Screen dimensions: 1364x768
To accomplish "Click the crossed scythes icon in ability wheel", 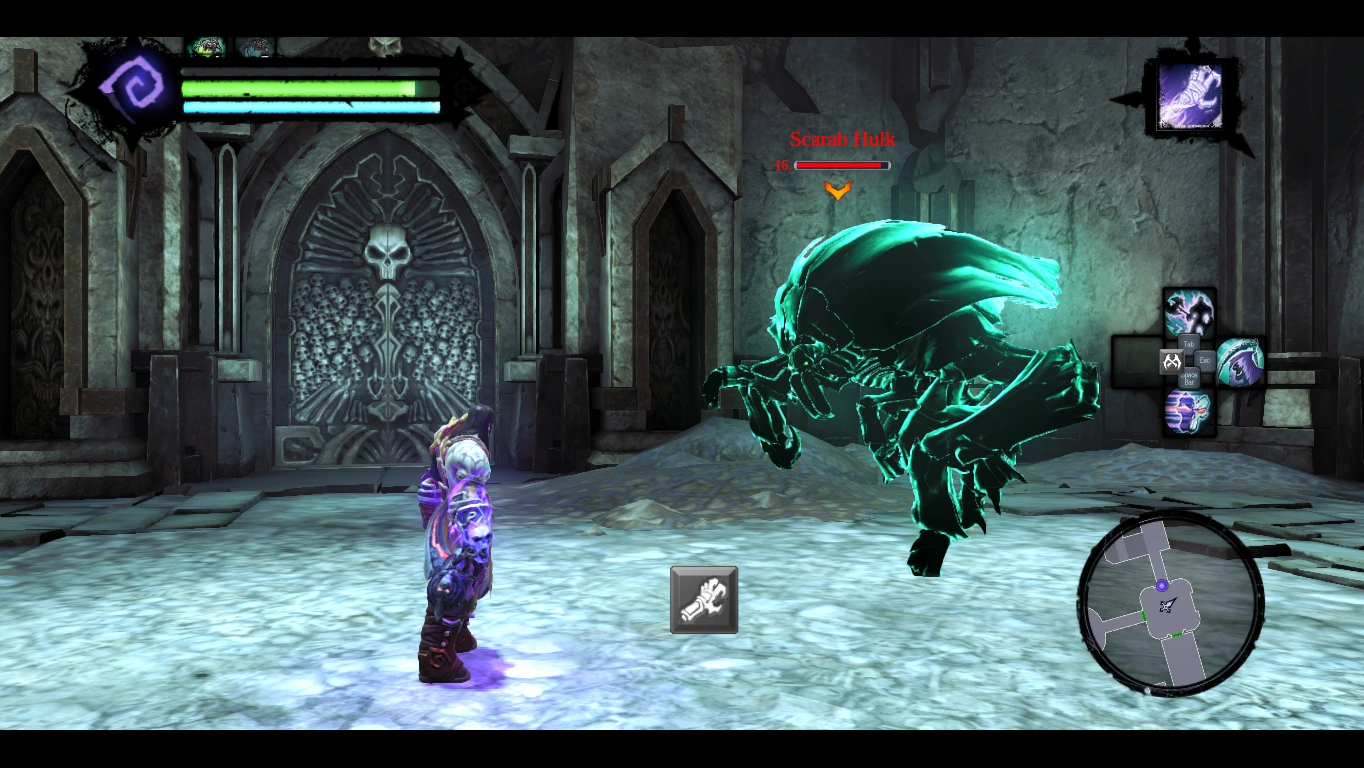I will click(1170, 361).
